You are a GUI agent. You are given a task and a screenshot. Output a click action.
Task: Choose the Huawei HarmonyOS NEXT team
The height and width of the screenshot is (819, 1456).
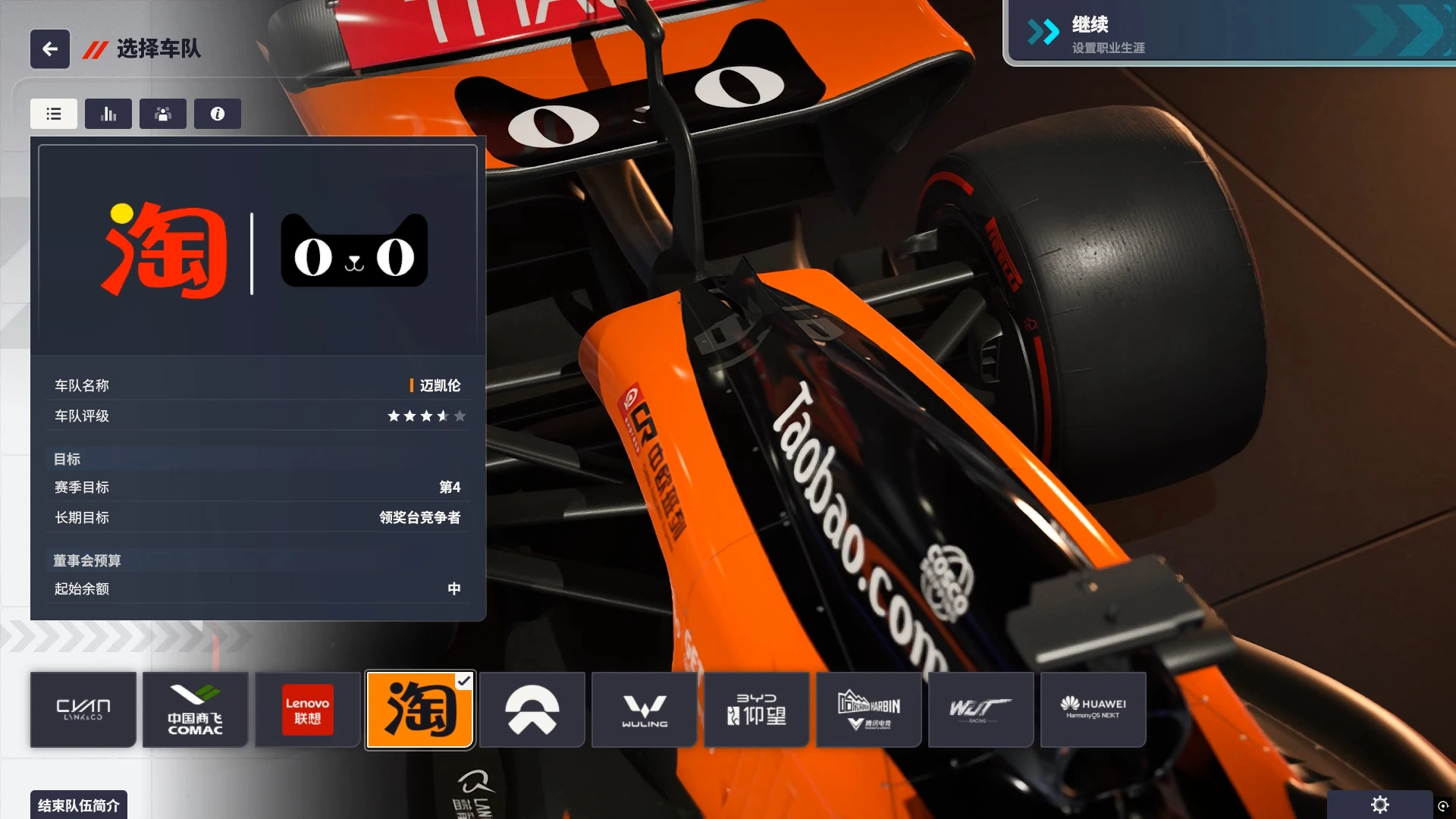pyautogui.click(x=1094, y=710)
